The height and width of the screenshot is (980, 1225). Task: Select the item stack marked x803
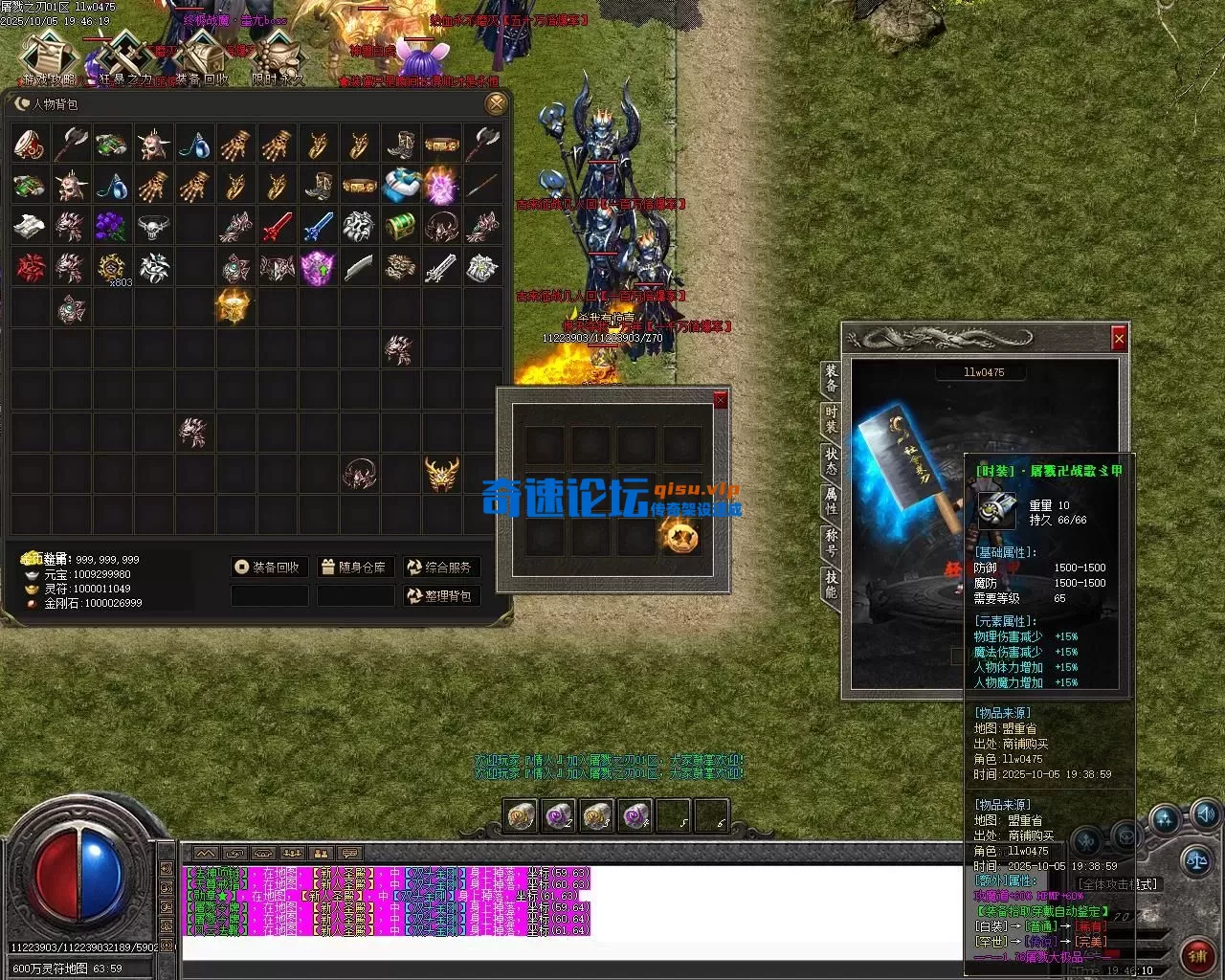pos(113,269)
